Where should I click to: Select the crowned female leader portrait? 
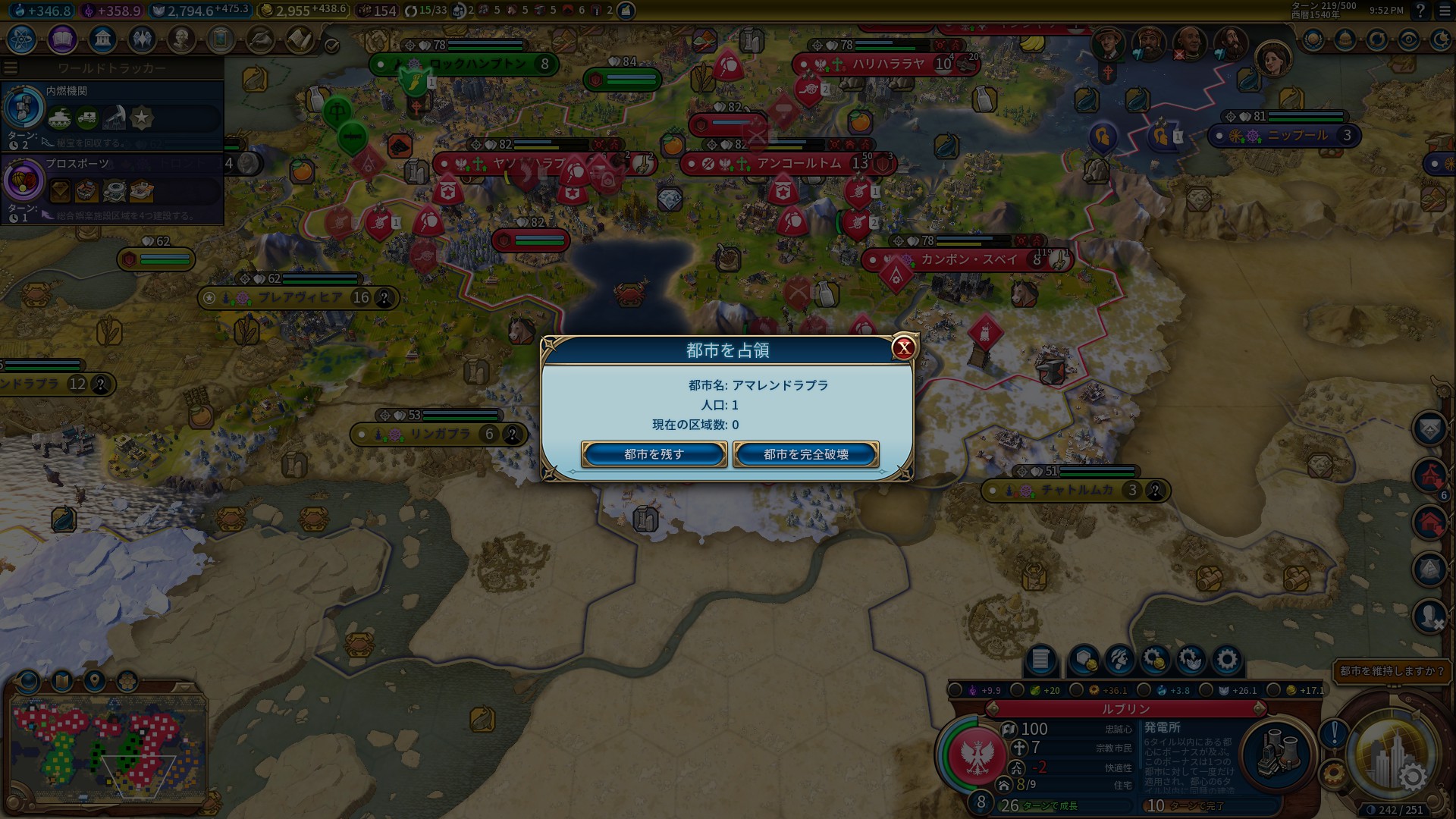coord(1273,58)
